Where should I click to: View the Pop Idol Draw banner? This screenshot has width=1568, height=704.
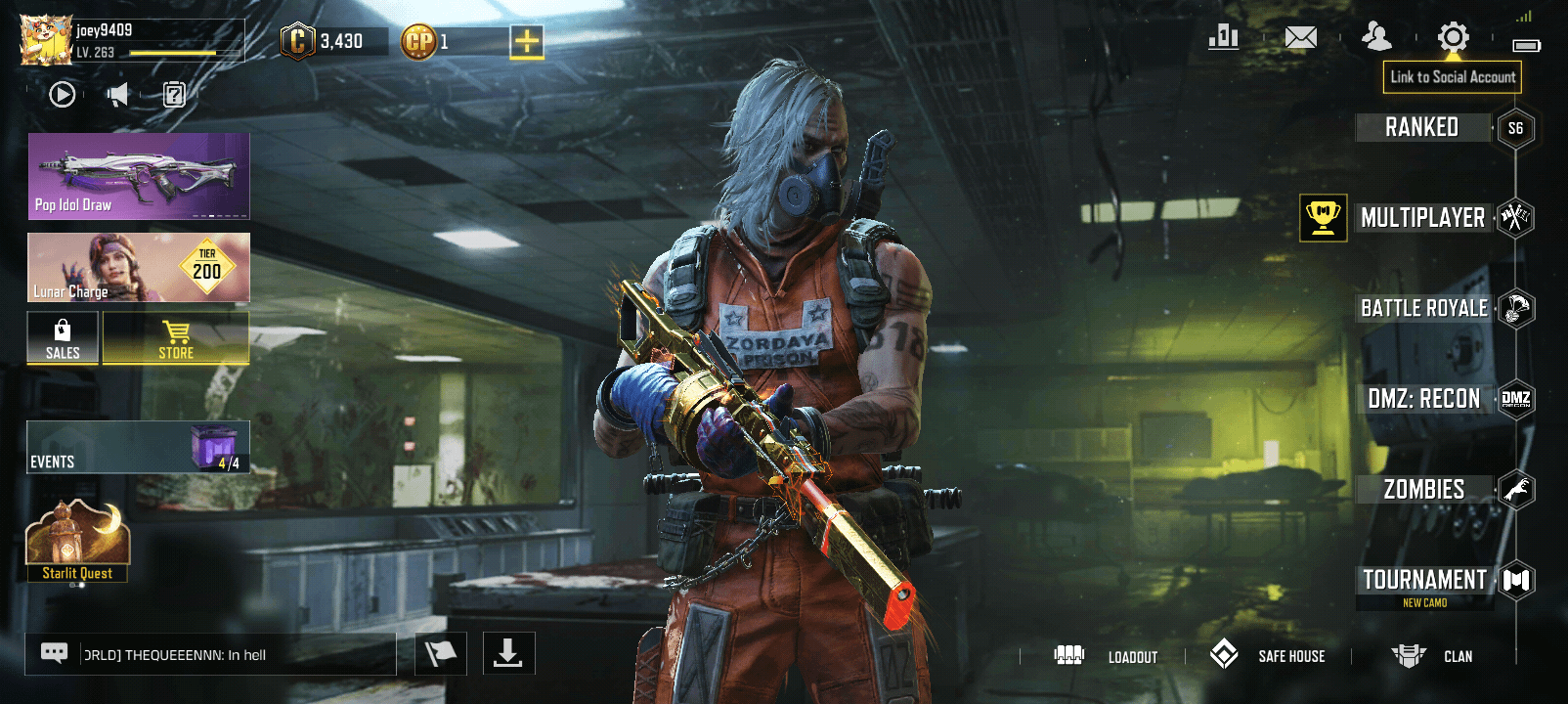coord(139,176)
